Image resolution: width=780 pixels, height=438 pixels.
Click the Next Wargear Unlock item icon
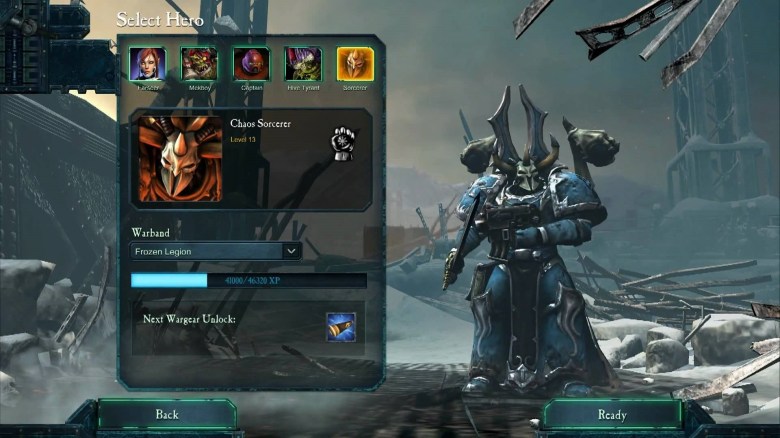point(340,327)
